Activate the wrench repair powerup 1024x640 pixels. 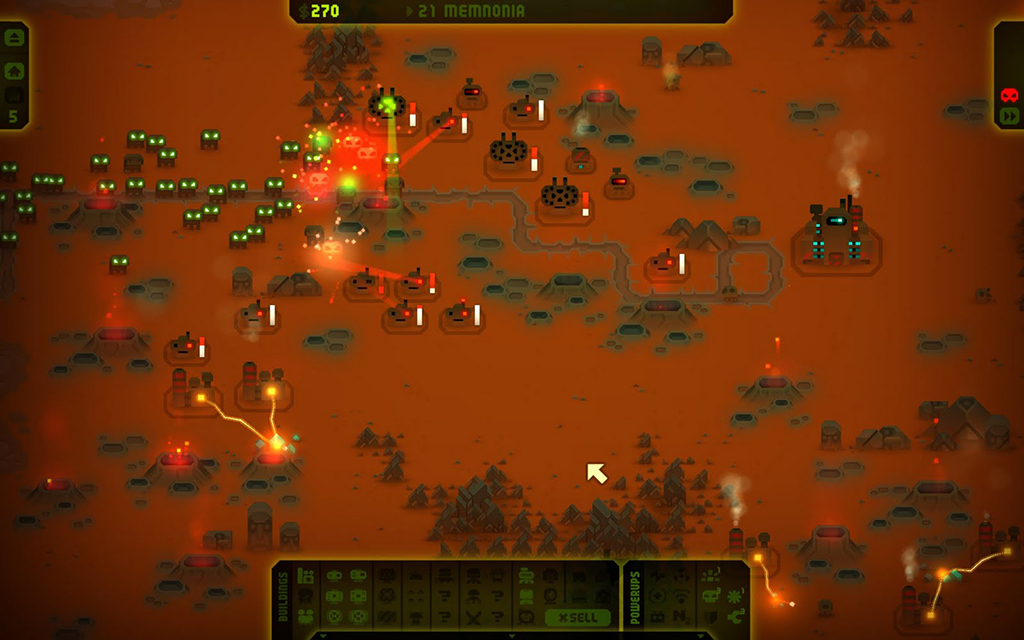pos(733,616)
